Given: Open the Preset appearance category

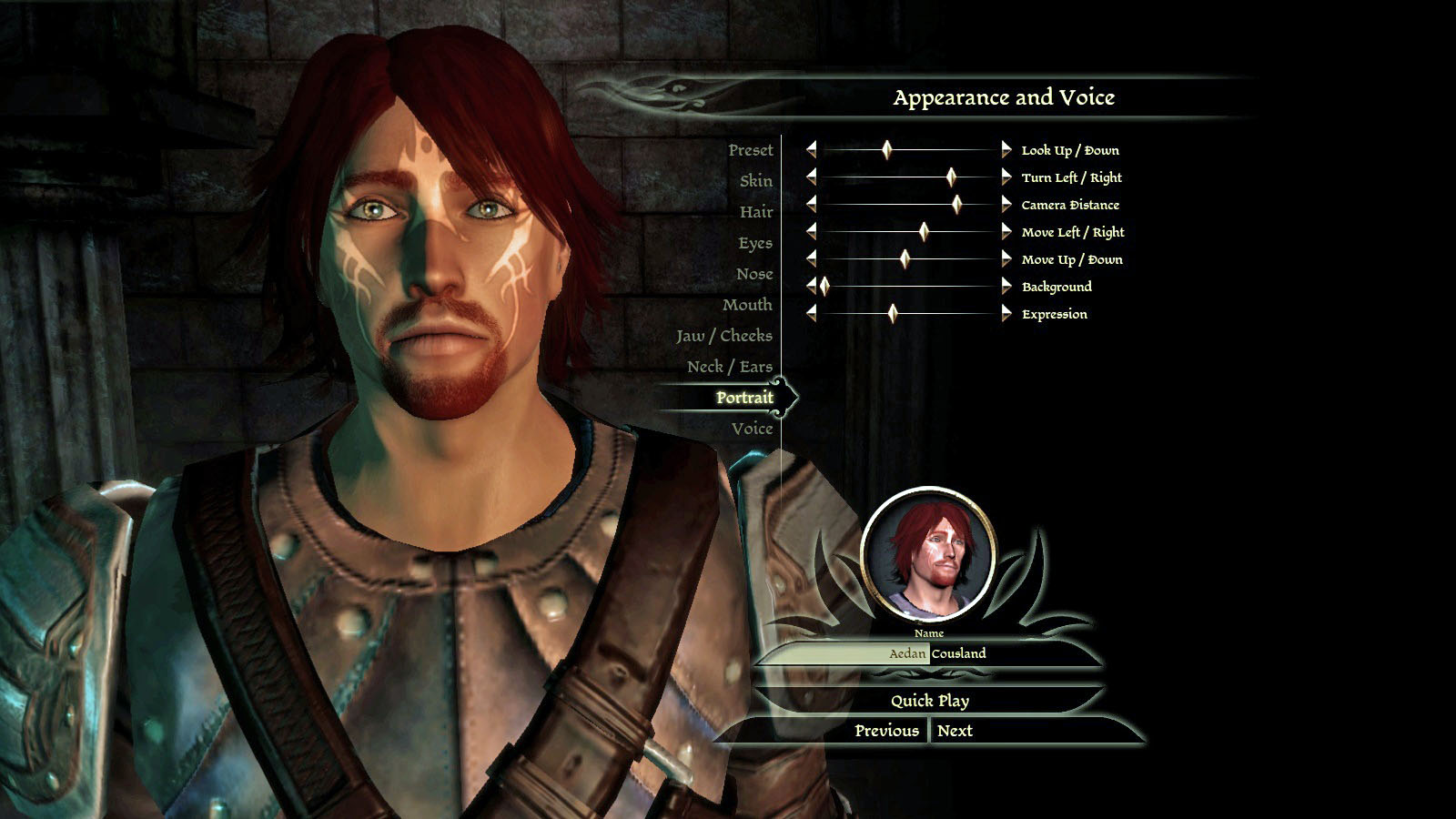Looking at the screenshot, I should click(x=750, y=150).
